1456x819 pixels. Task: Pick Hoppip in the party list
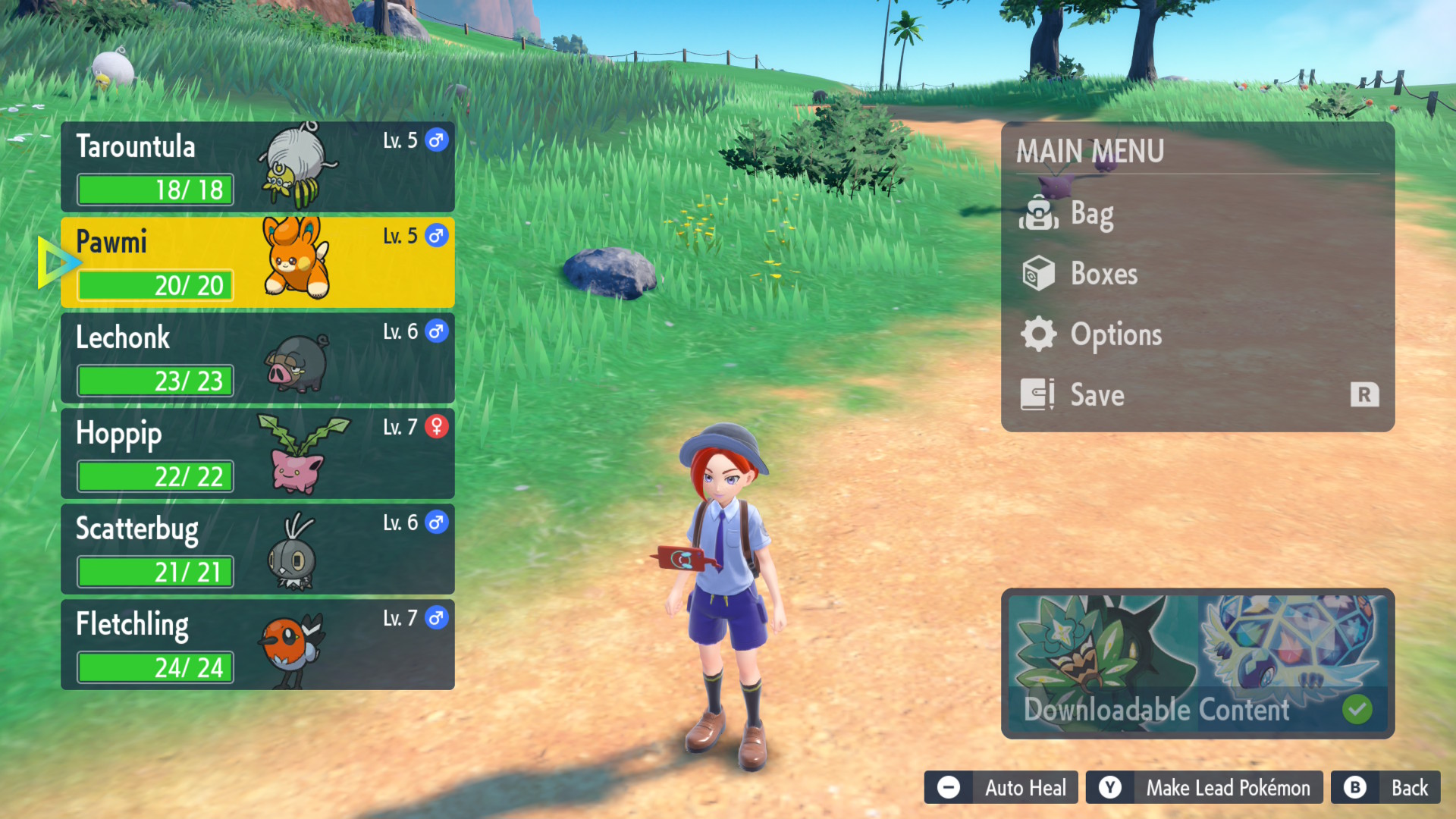(x=258, y=453)
